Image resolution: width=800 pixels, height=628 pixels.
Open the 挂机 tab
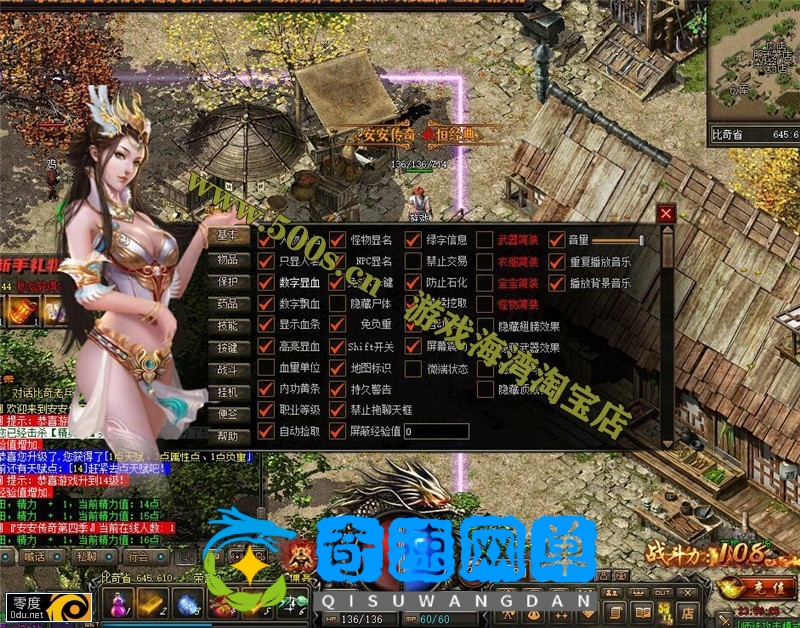point(228,392)
